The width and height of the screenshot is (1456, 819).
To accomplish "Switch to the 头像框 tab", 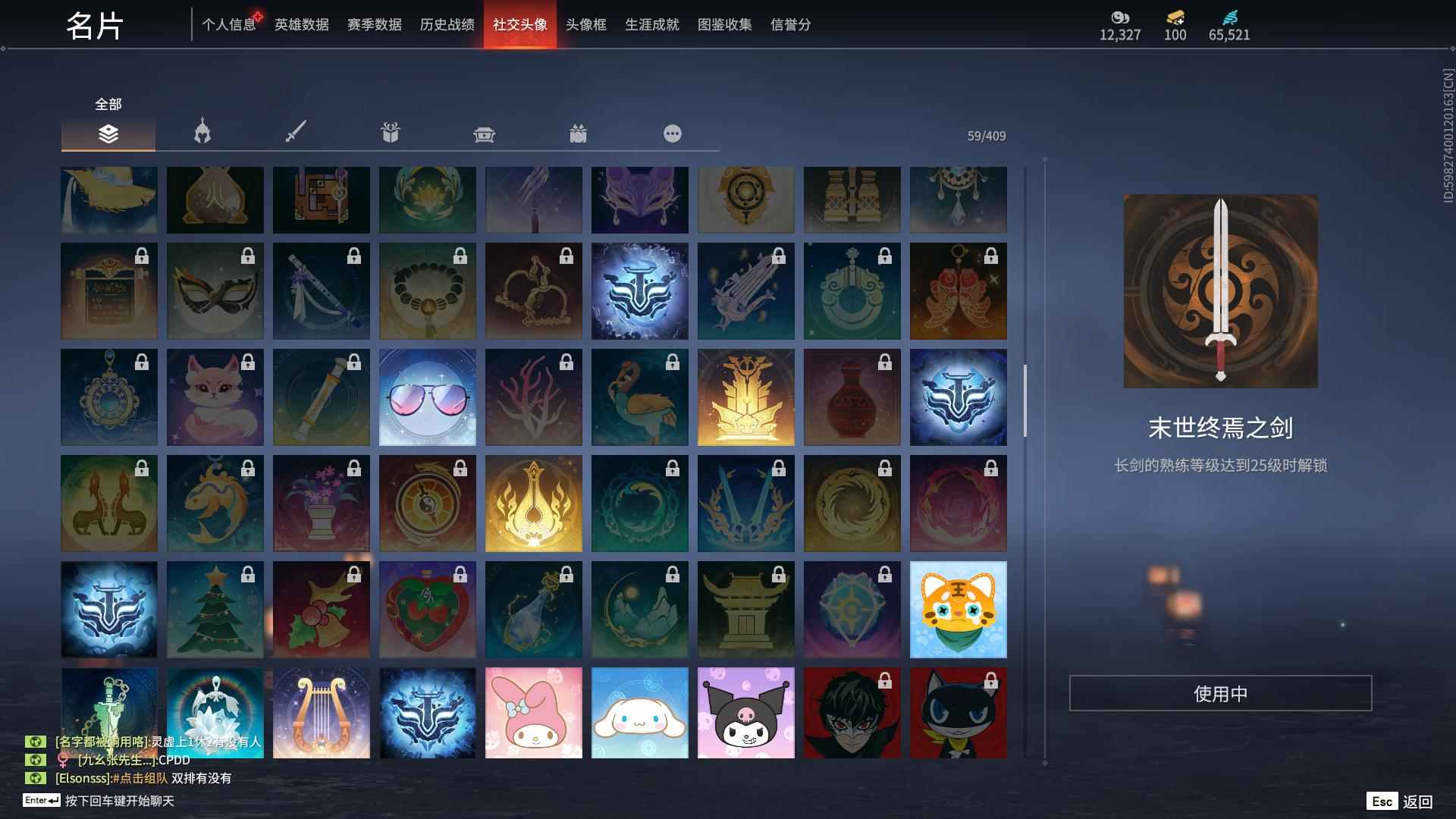I will [x=586, y=24].
